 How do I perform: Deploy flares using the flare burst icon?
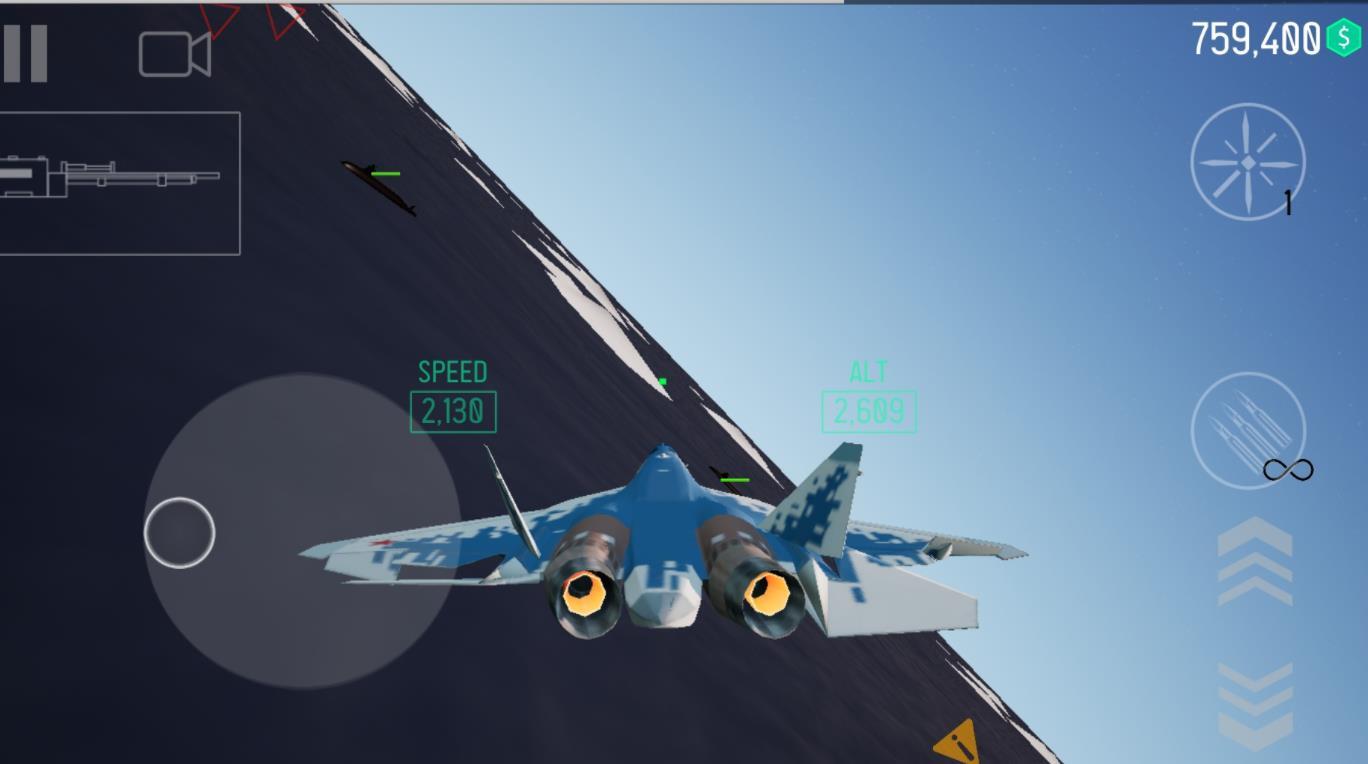[x=1246, y=162]
